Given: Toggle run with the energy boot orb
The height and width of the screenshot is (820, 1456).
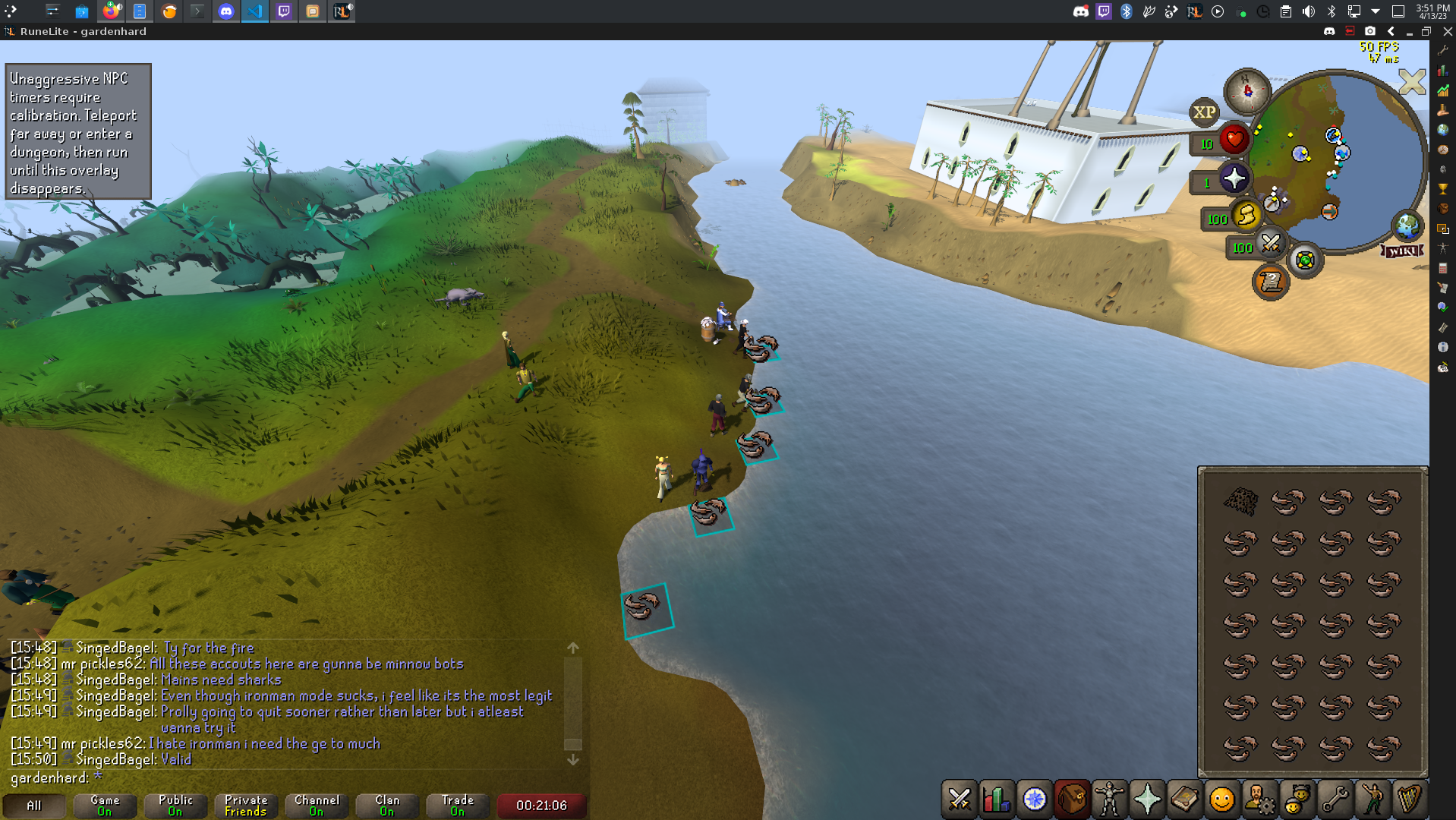Looking at the screenshot, I should click(1246, 216).
